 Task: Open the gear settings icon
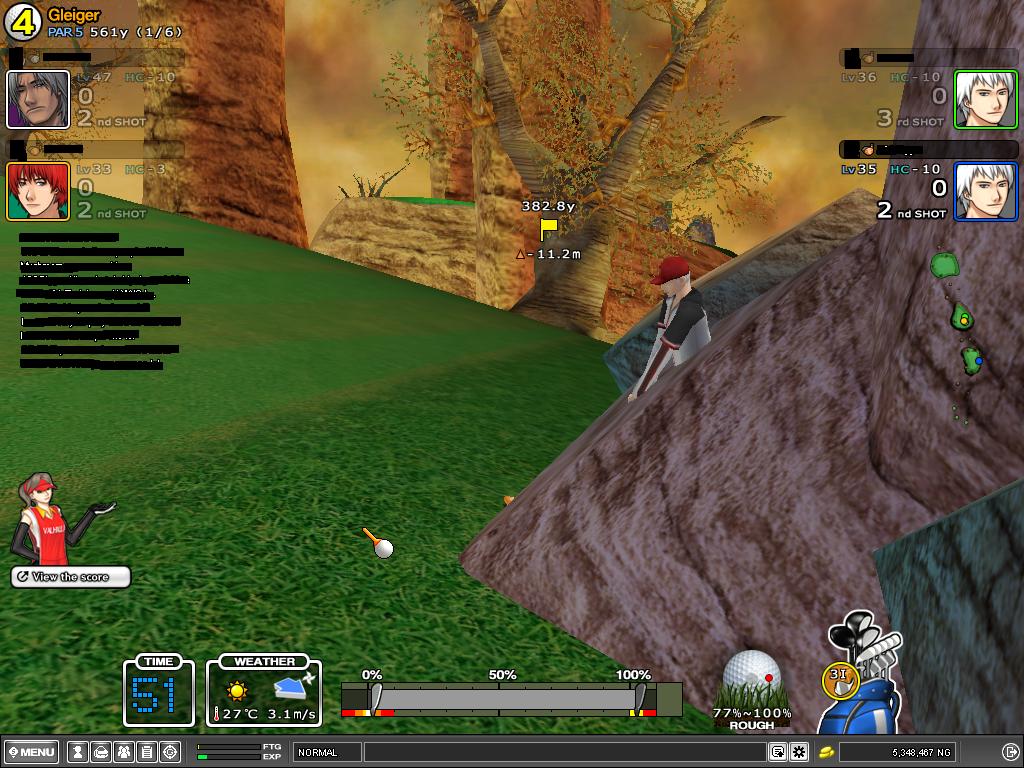click(x=799, y=752)
